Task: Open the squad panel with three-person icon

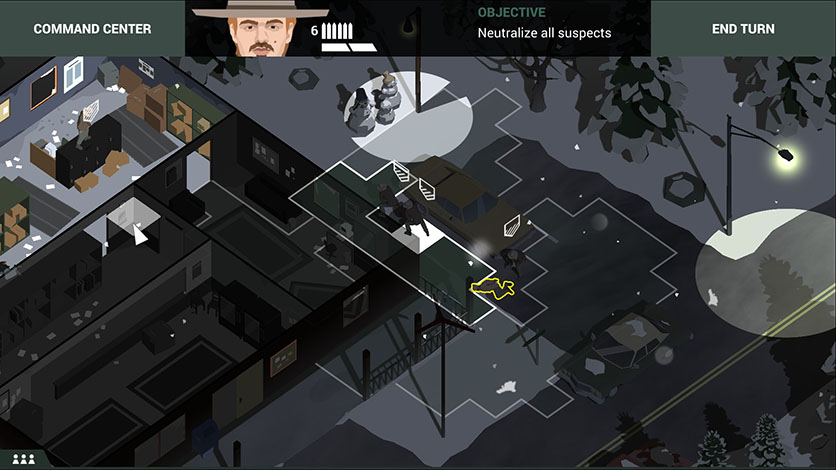Action: tap(24, 459)
